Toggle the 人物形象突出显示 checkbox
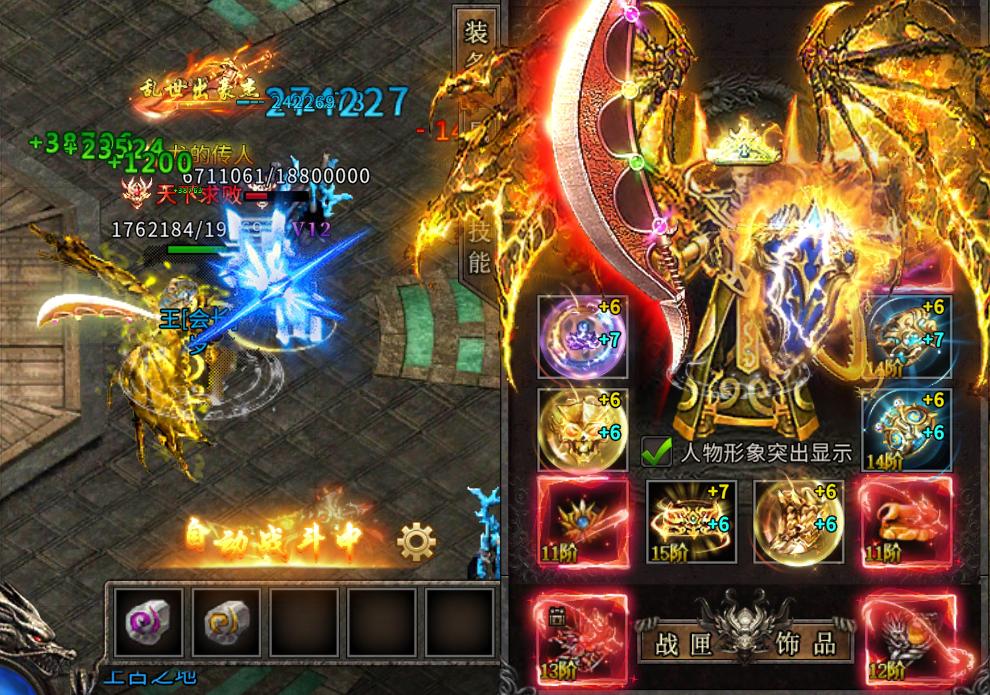This screenshot has height=695, width=990. pyautogui.click(x=656, y=451)
